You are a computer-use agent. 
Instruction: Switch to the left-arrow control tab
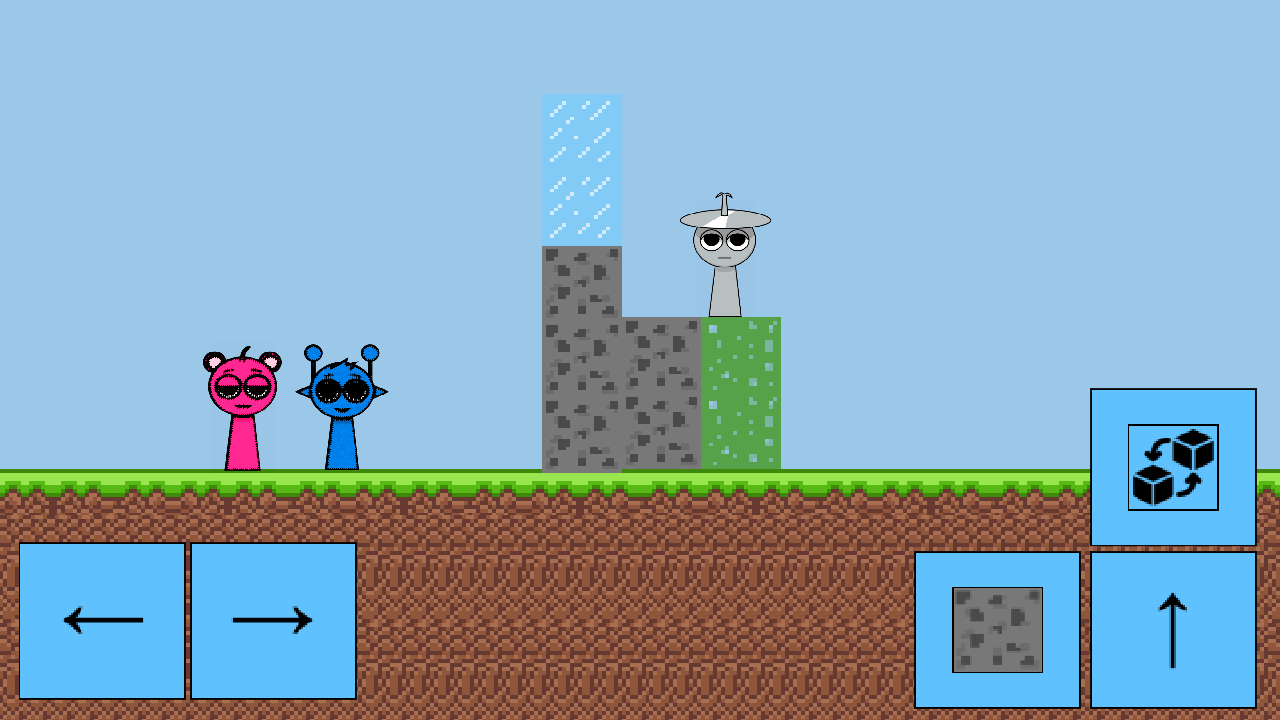pos(101,620)
